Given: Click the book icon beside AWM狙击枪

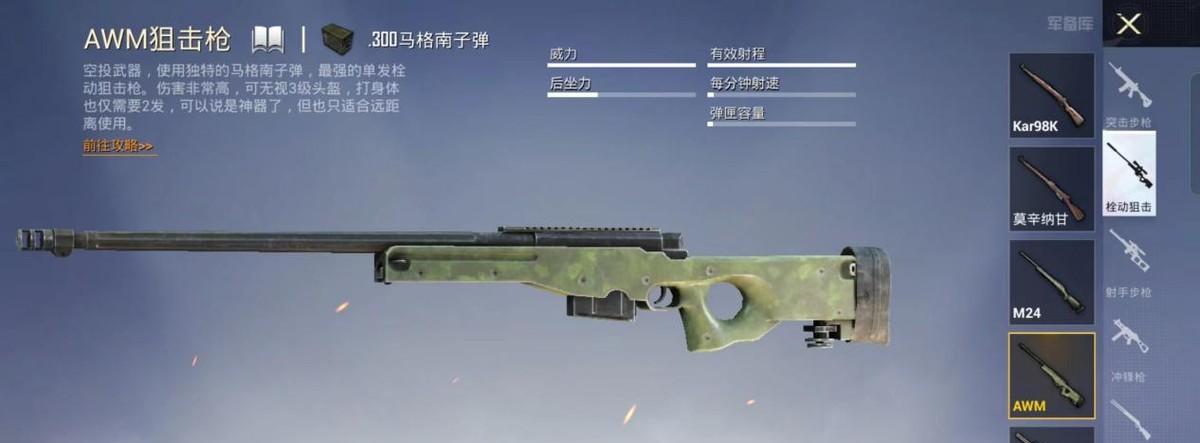Looking at the screenshot, I should [268, 40].
